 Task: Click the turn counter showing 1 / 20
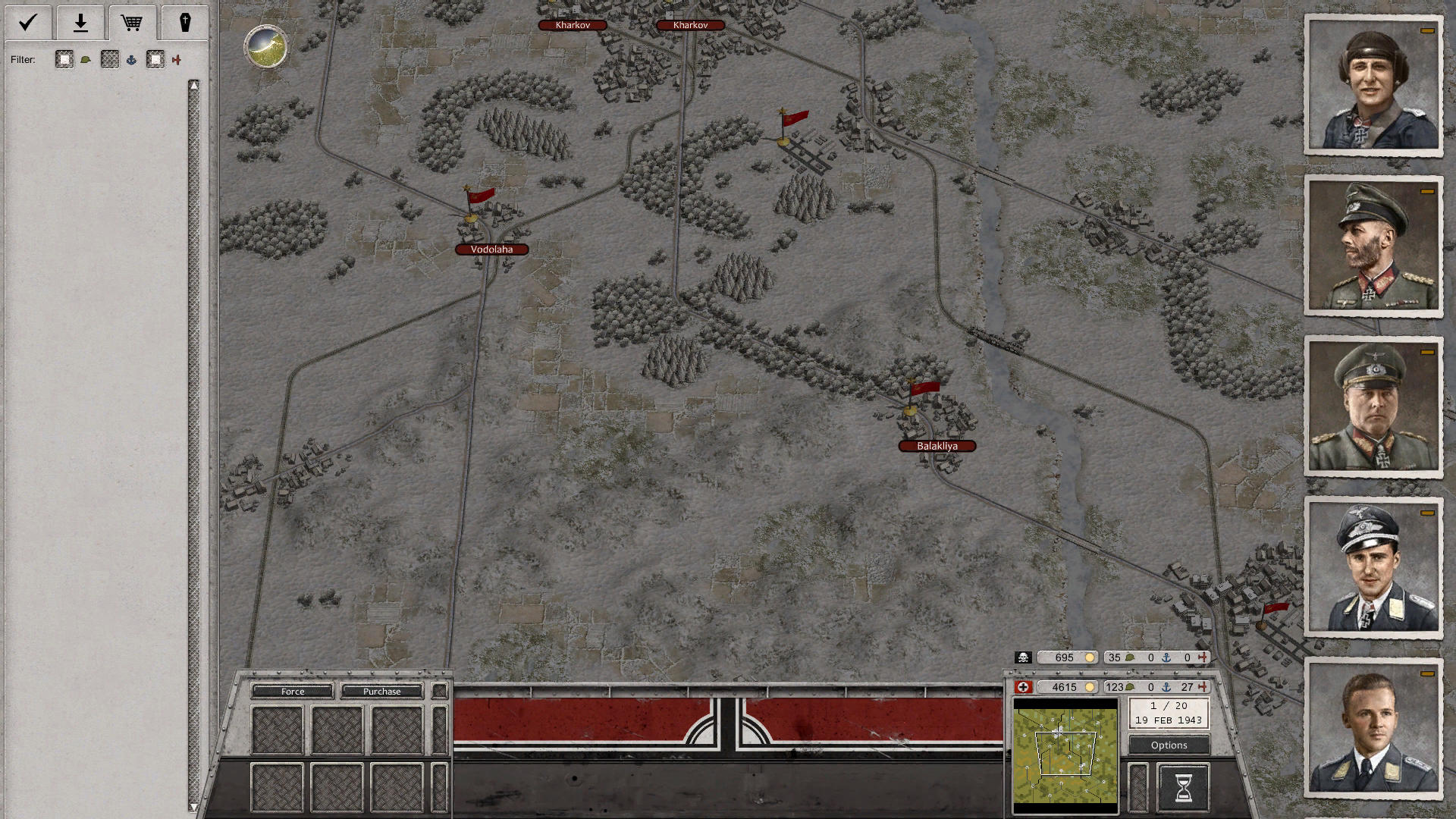tap(1168, 705)
